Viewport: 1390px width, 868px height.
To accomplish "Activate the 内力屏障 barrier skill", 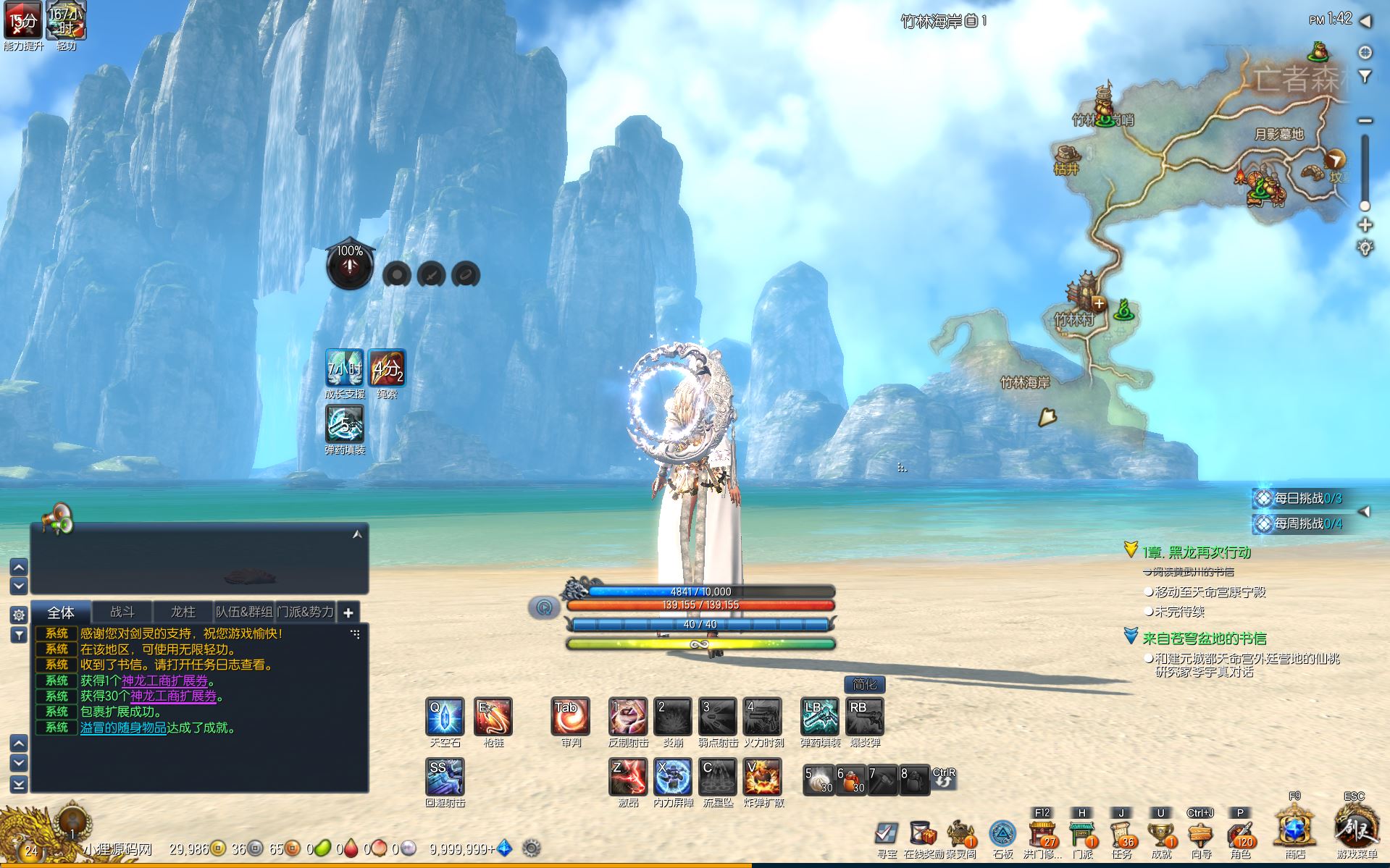I will click(673, 777).
